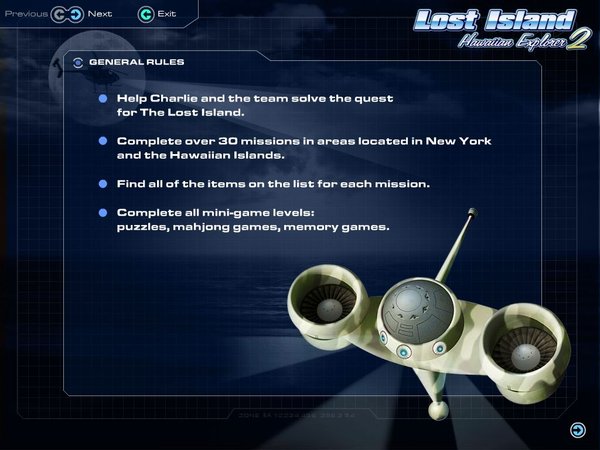Go to the Next rules page
This screenshot has width=600, height=450.
pos(75,15)
